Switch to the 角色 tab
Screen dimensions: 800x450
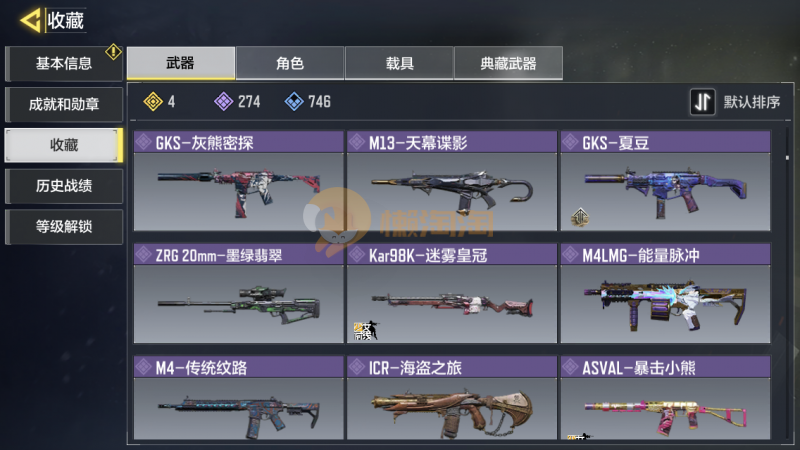tap(290, 63)
